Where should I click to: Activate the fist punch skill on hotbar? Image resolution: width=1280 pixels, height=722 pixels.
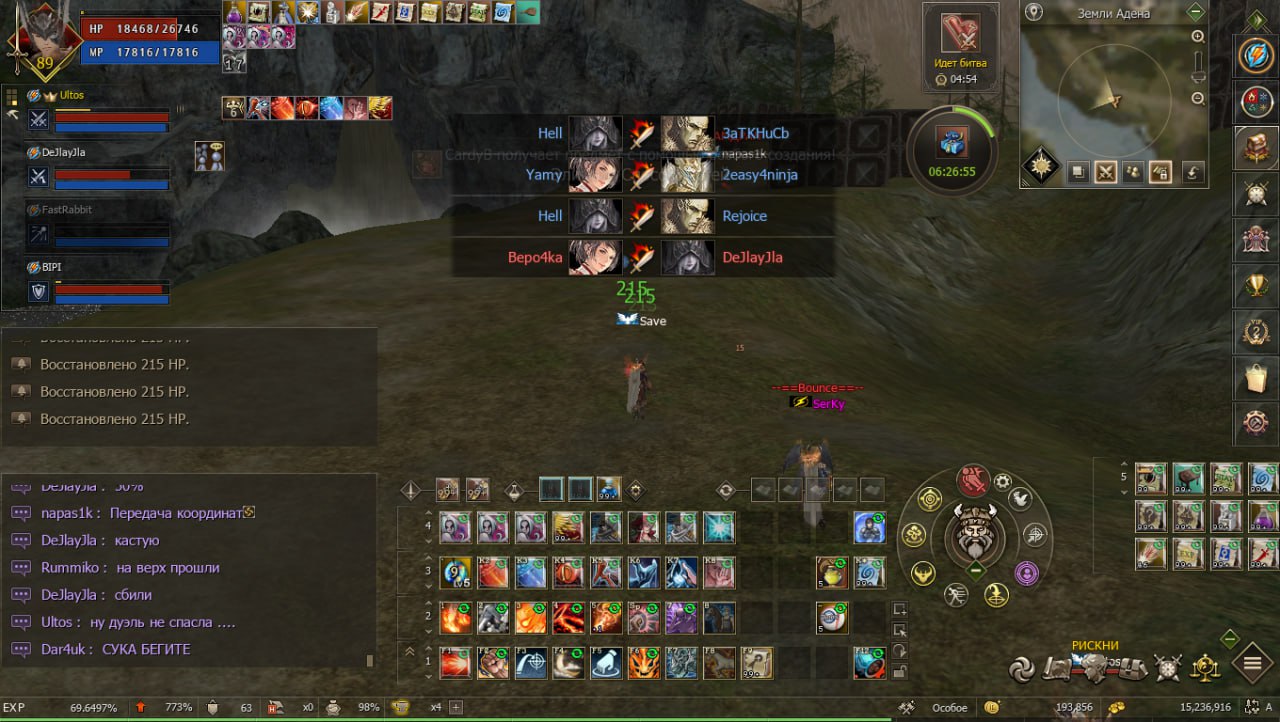(x=493, y=662)
